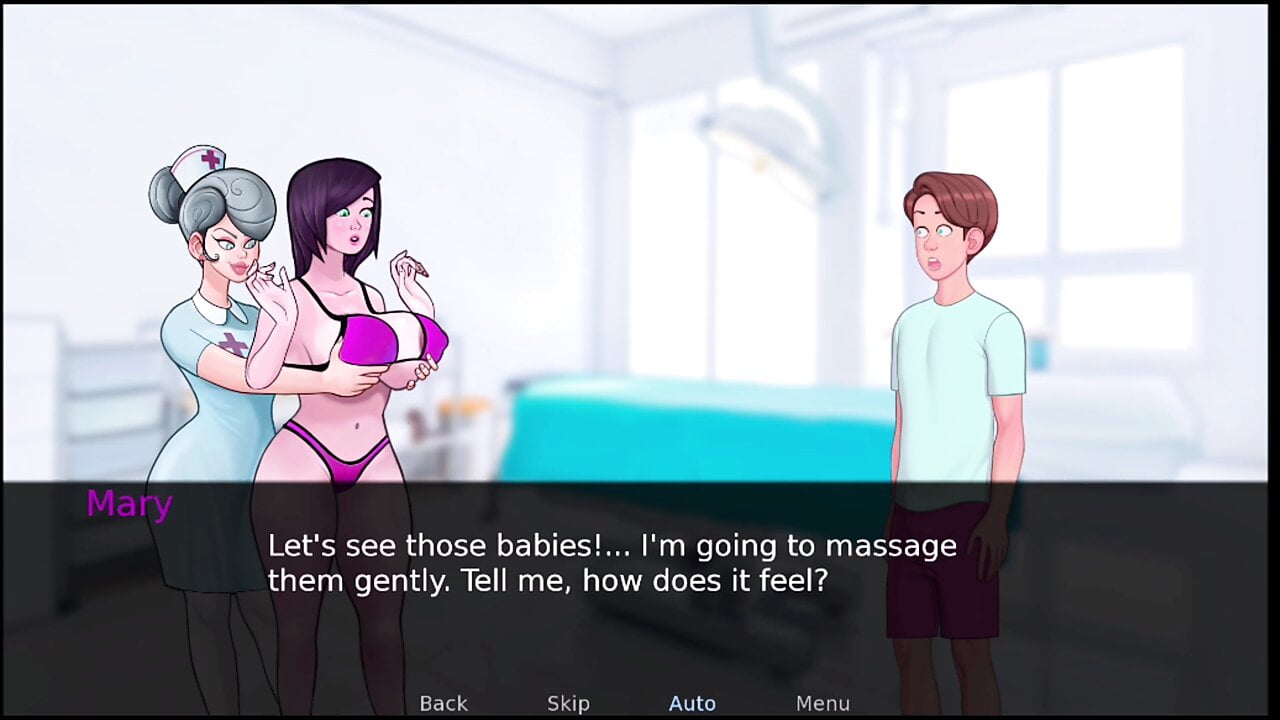Skip through the dialogue

(568, 703)
